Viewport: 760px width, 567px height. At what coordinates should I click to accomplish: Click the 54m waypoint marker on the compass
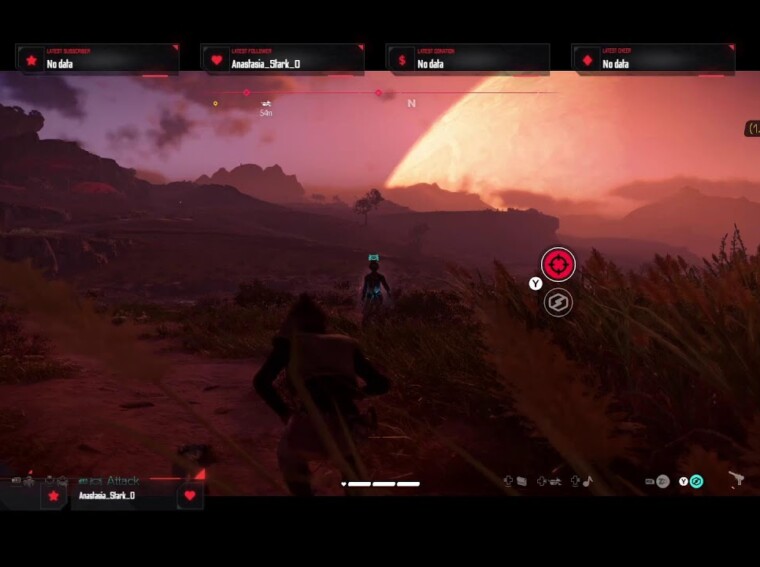pyautogui.click(x=266, y=104)
